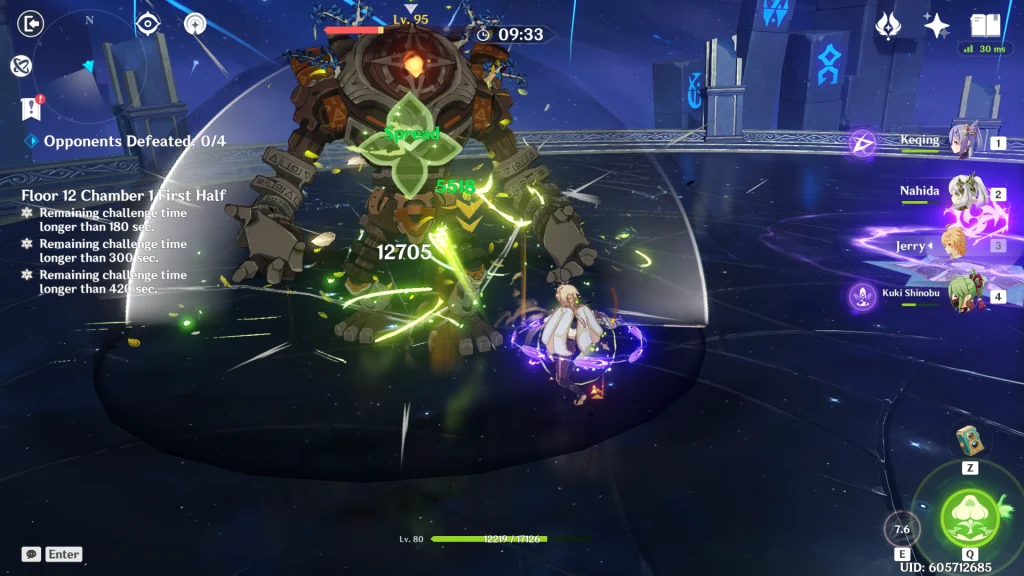
Task: Switch to party member Kuki Shinobu
Action: coord(966,297)
